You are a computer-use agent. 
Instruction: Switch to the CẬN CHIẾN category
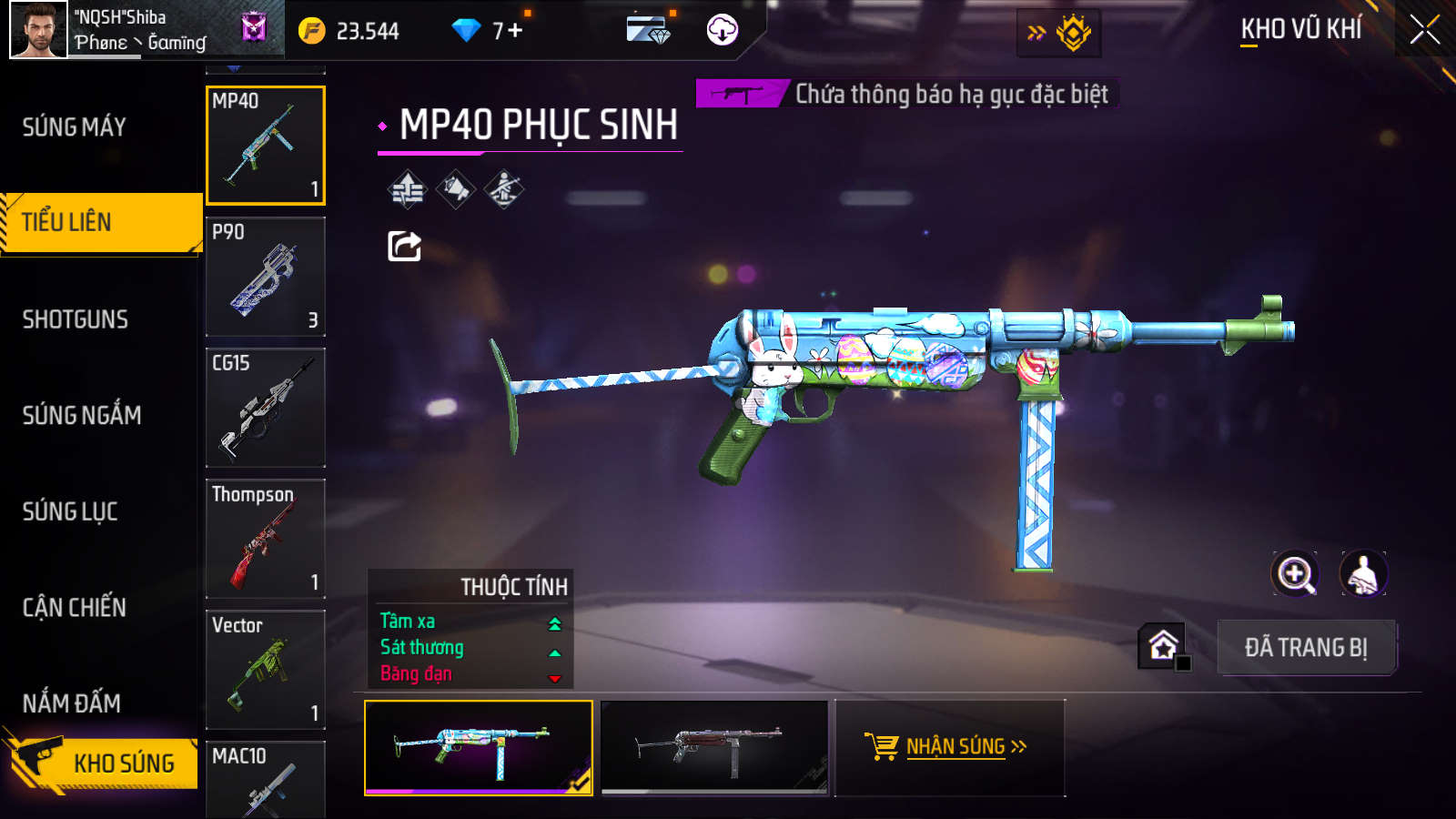tap(75, 608)
